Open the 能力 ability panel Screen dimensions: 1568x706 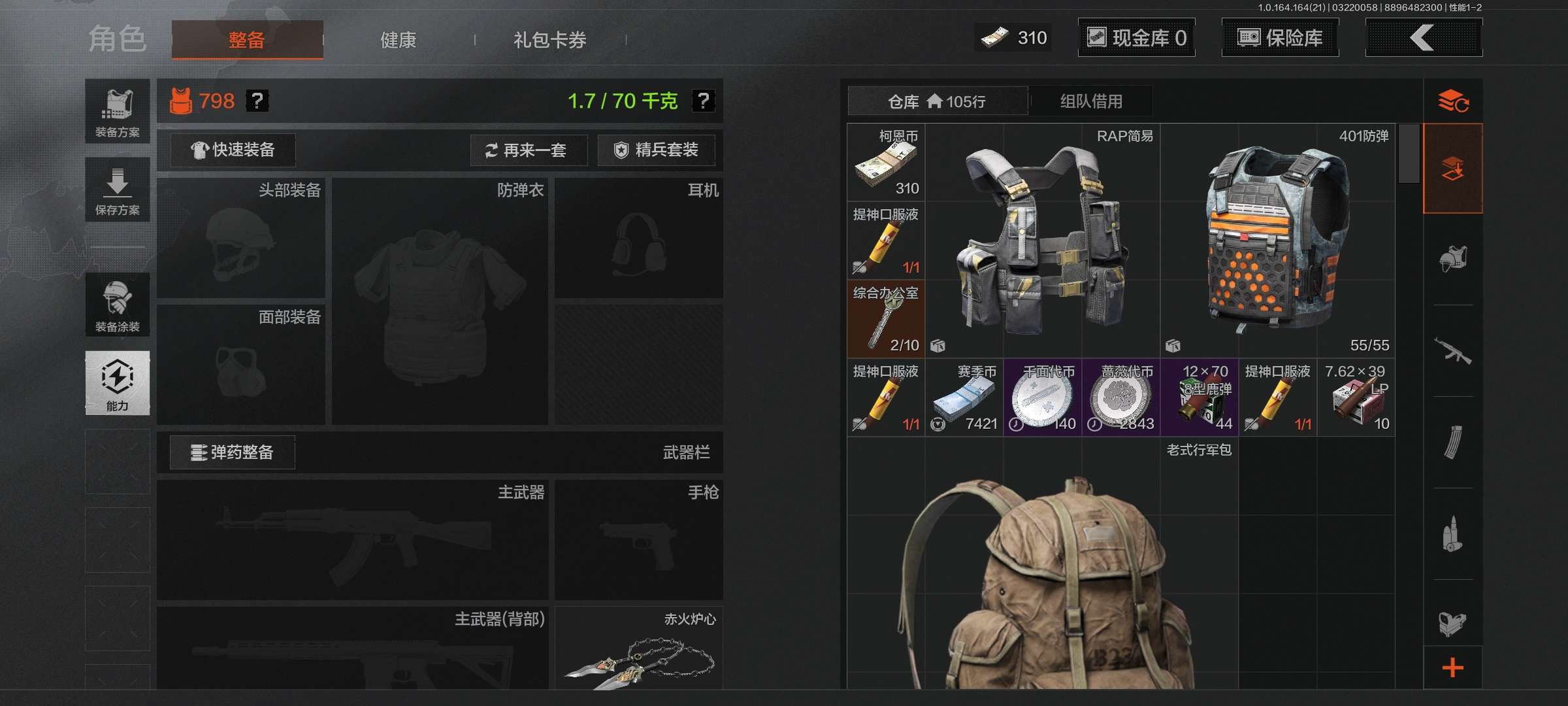click(118, 383)
